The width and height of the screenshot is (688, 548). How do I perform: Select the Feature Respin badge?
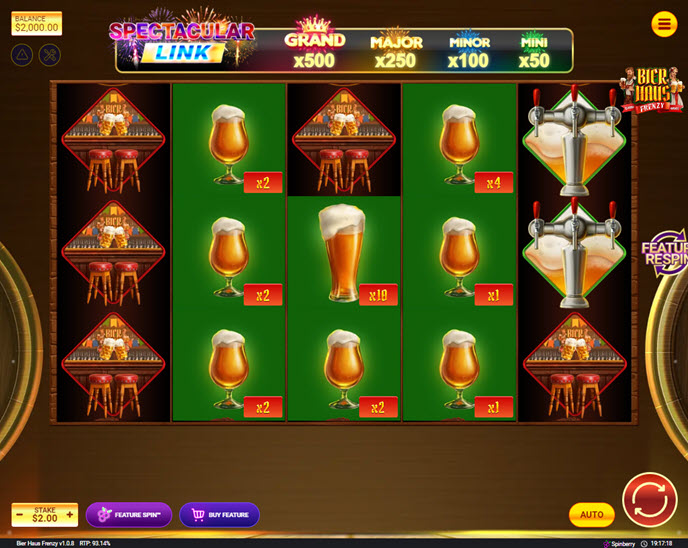click(666, 251)
